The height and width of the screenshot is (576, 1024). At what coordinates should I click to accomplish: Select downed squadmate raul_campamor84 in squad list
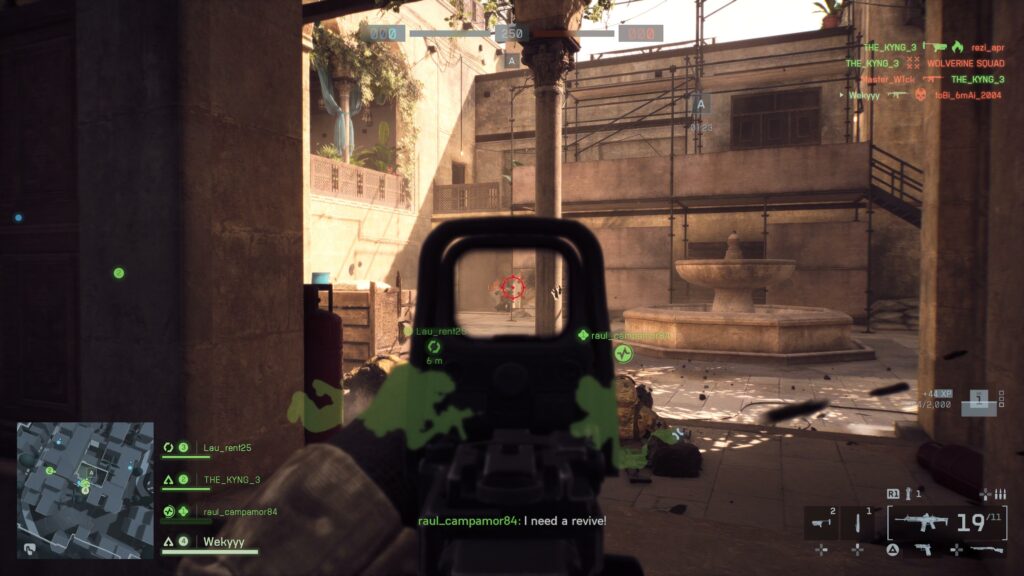240,512
